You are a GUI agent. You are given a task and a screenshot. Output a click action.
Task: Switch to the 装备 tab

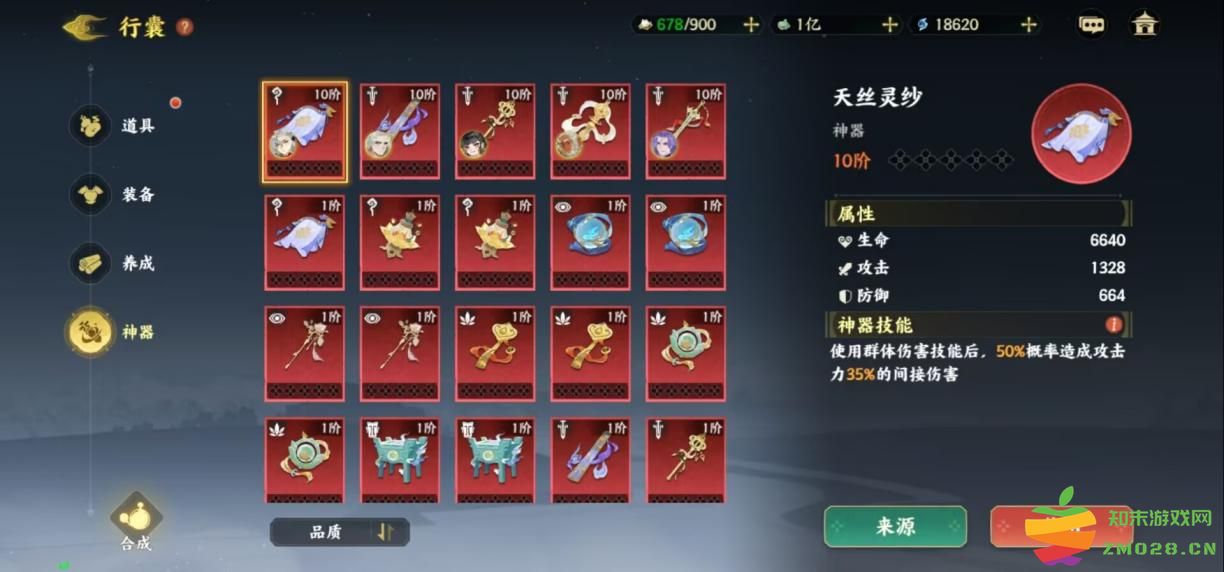point(91,194)
